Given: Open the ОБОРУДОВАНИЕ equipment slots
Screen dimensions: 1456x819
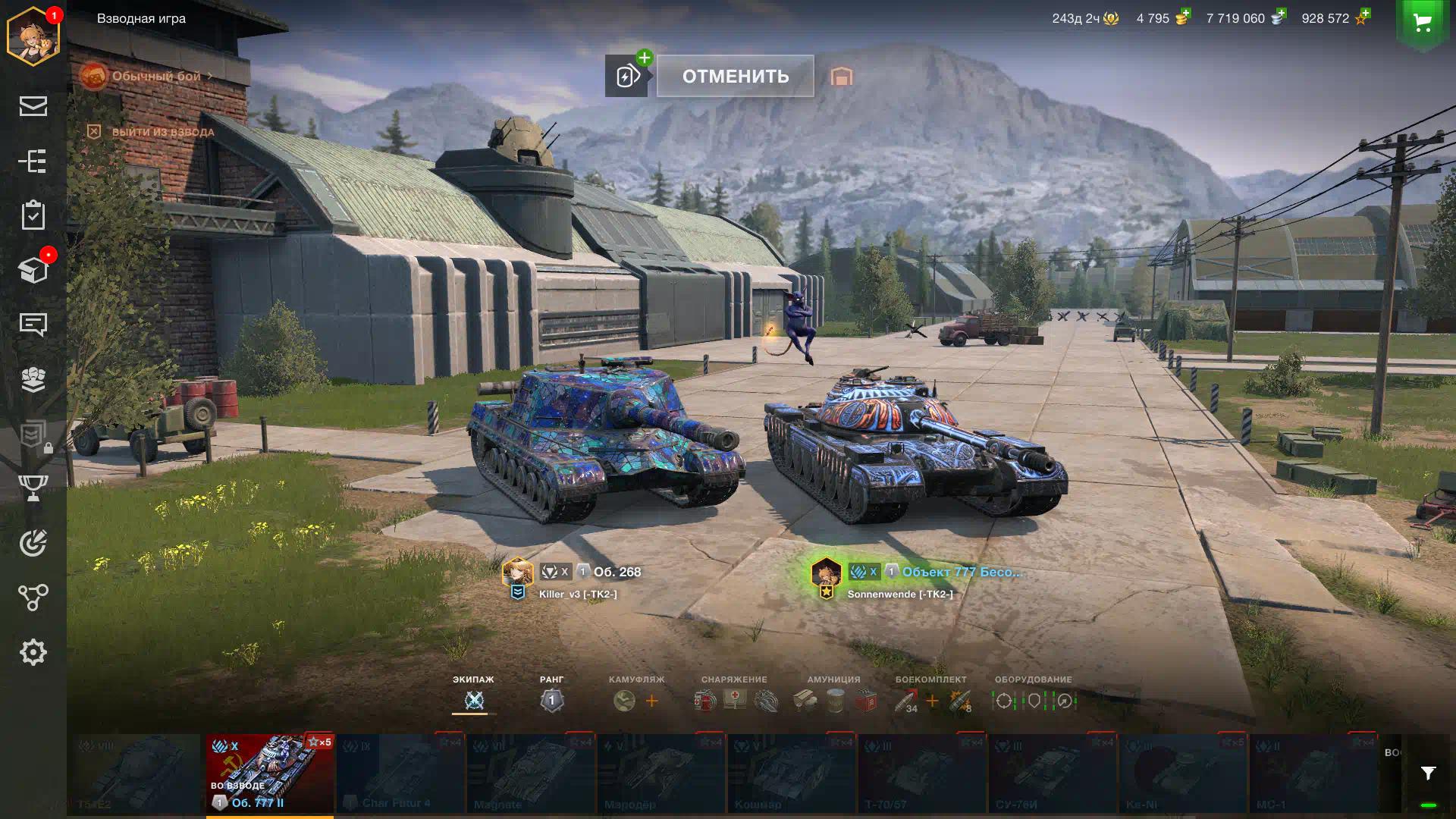Looking at the screenshot, I should click(1033, 701).
